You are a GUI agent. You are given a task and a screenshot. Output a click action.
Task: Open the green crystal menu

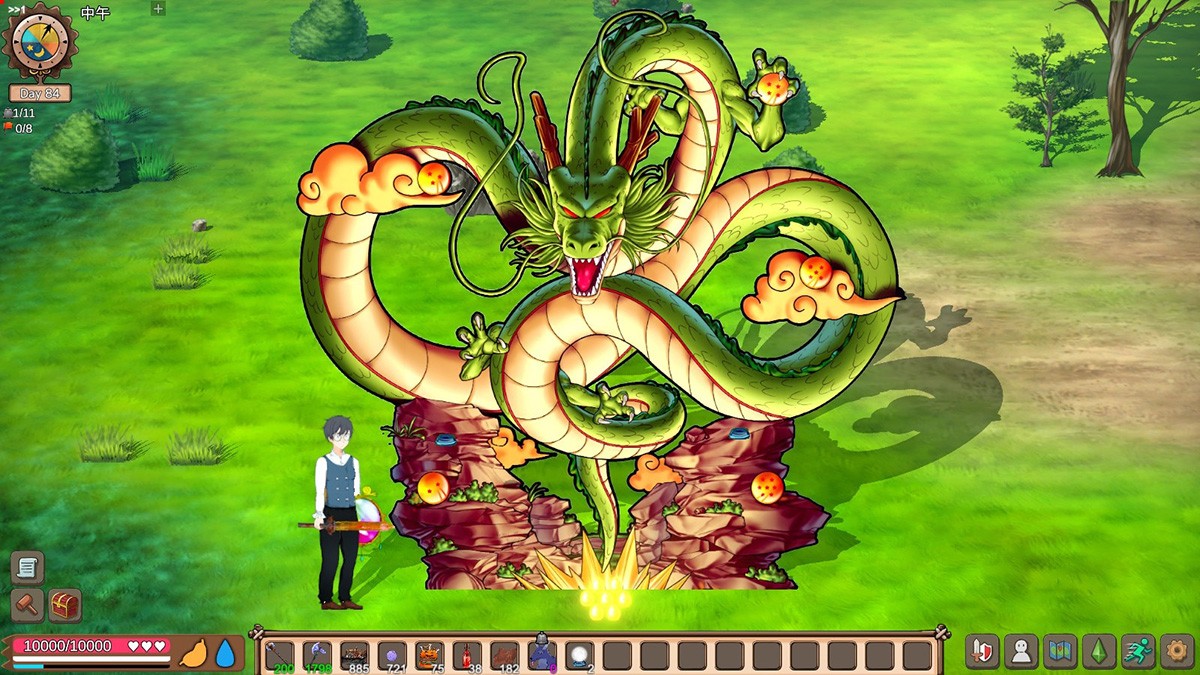pos(1099,651)
